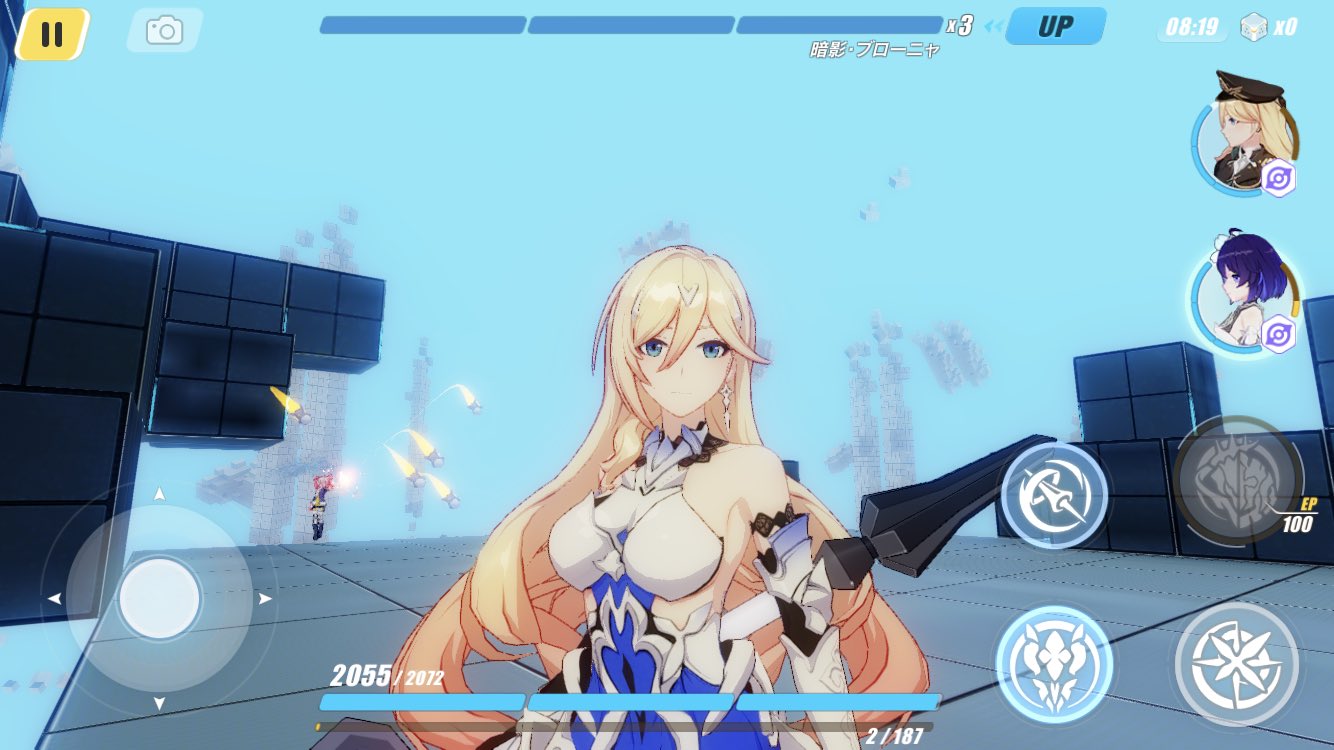Image resolution: width=1334 pixels, height=750 pixels.
Task: Tap the cube item counter icon
Action: click(1255, 26)
